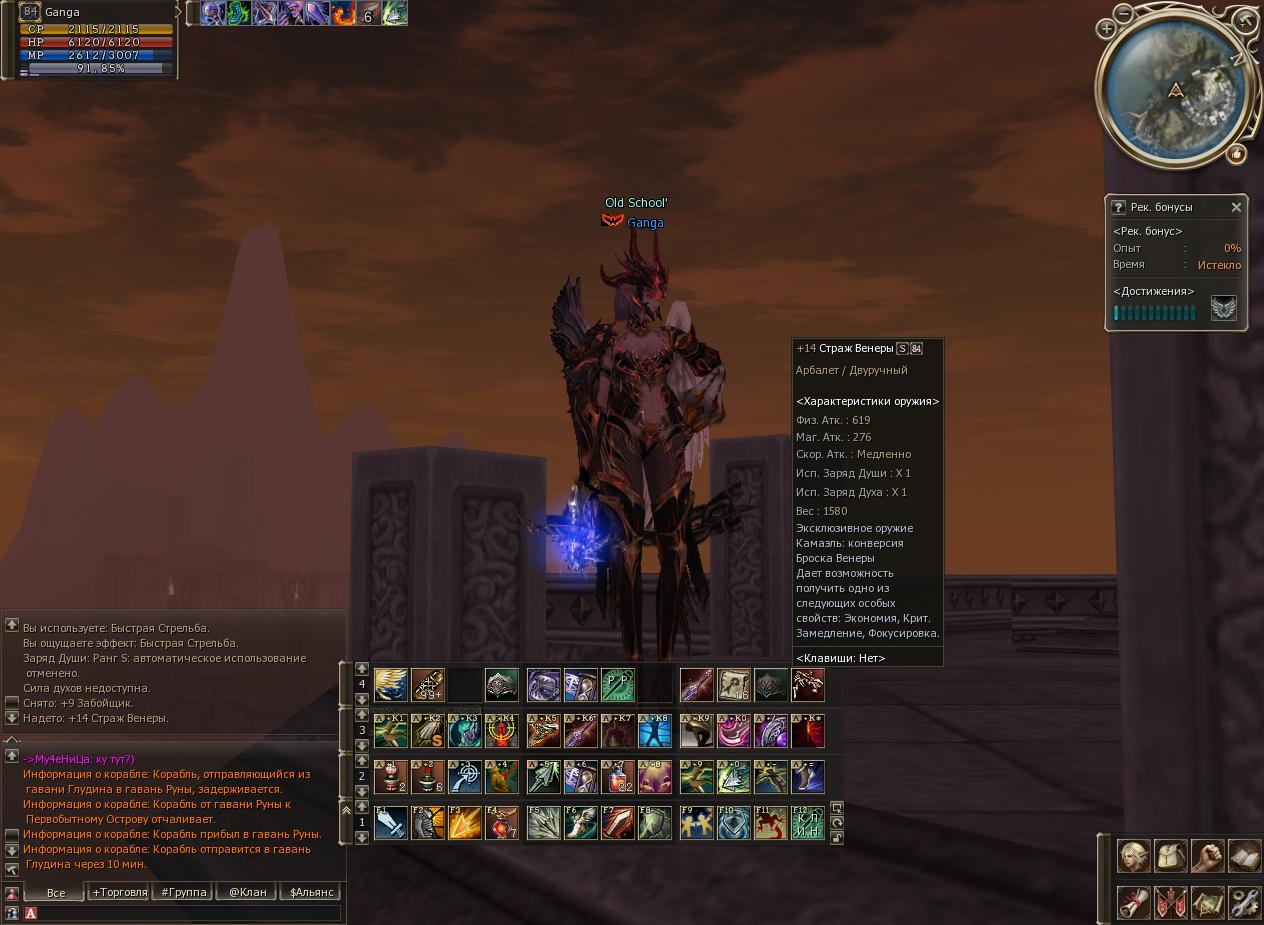Open the character status menu (elf portrait)
Screen dimensions: 1264x925
click(x=1133, y=856)
